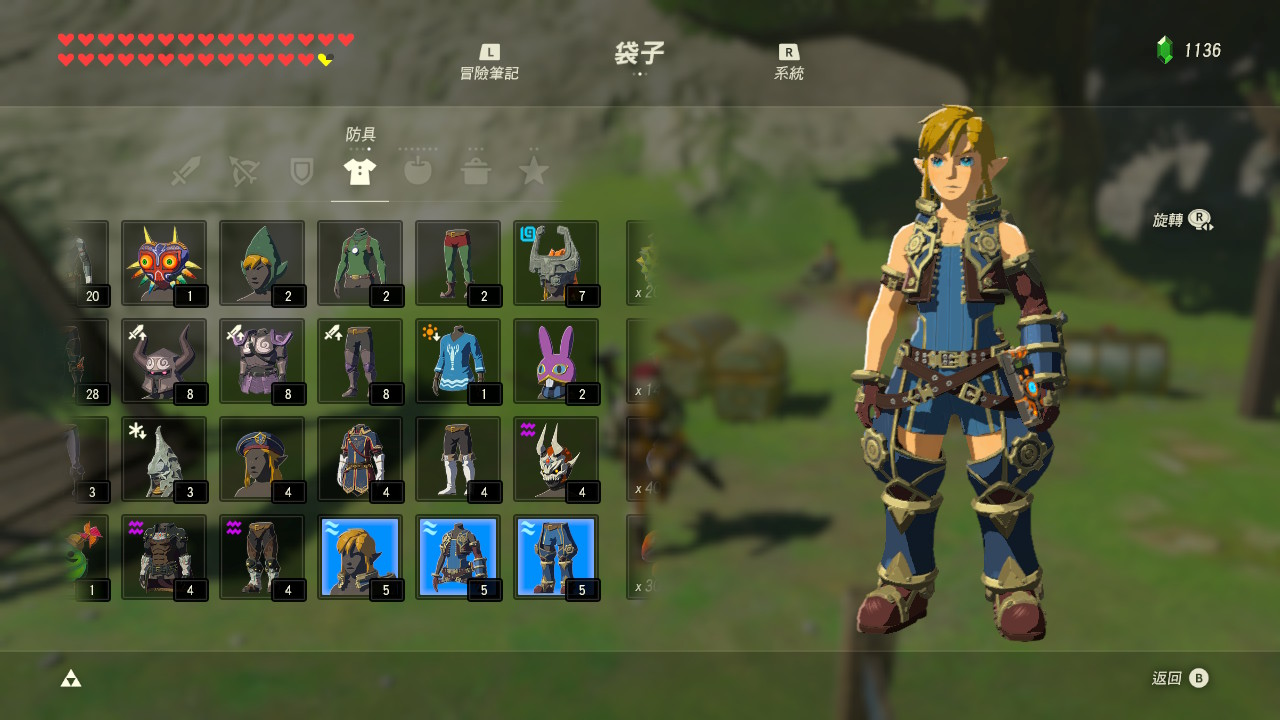The image size is (1280, 720).
Task: Open the cooked food pot icon tab
Action: coord(475,170)
